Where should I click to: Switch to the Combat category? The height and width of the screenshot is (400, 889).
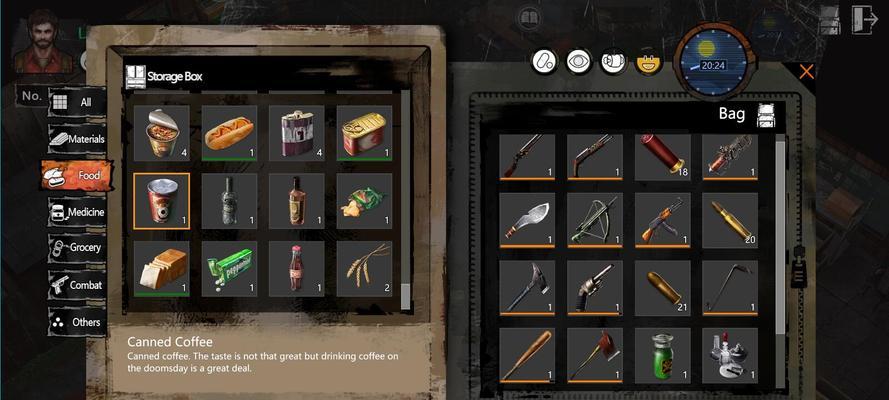point(76,285)
